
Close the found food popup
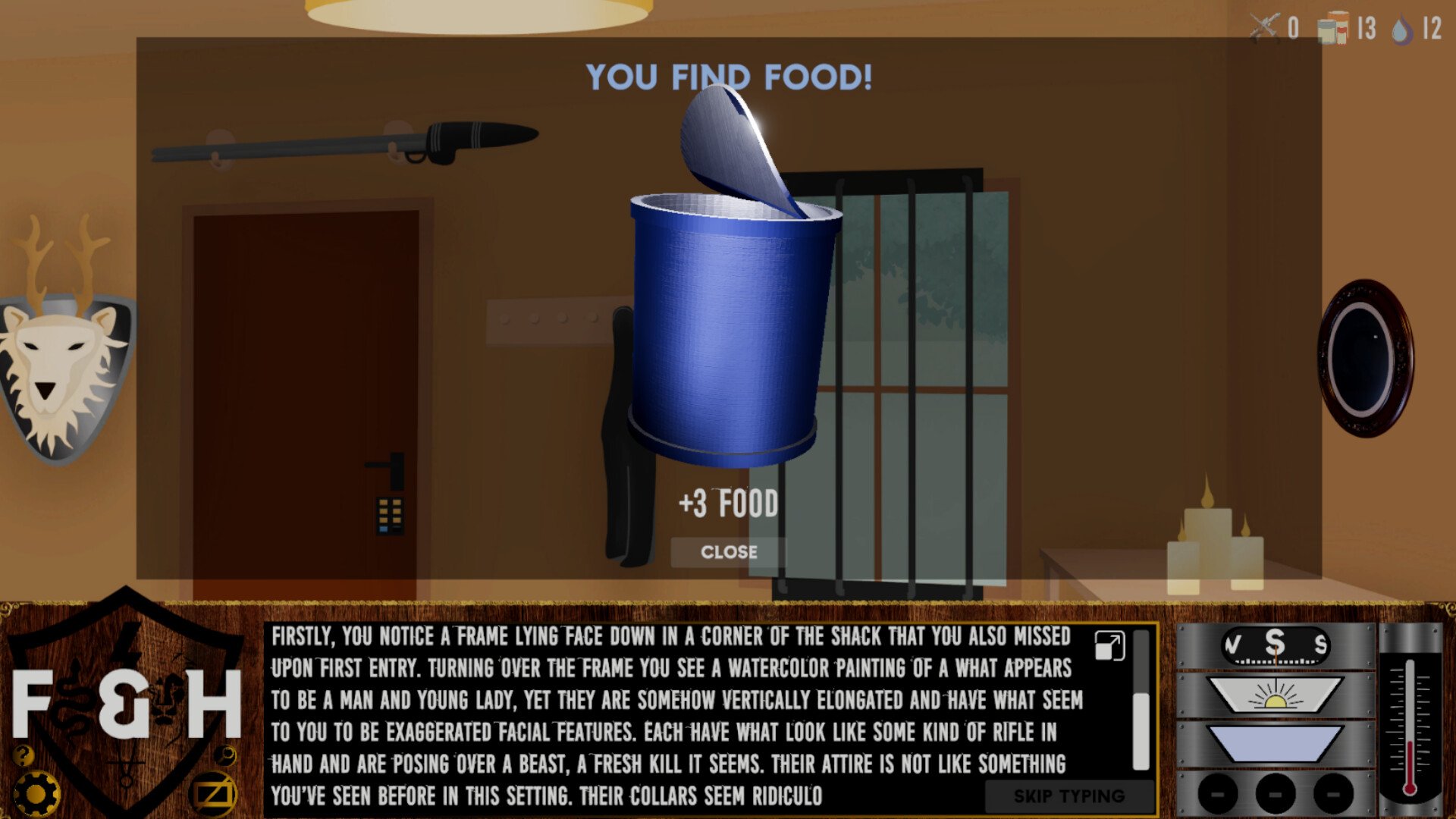(x=728, y=552)
